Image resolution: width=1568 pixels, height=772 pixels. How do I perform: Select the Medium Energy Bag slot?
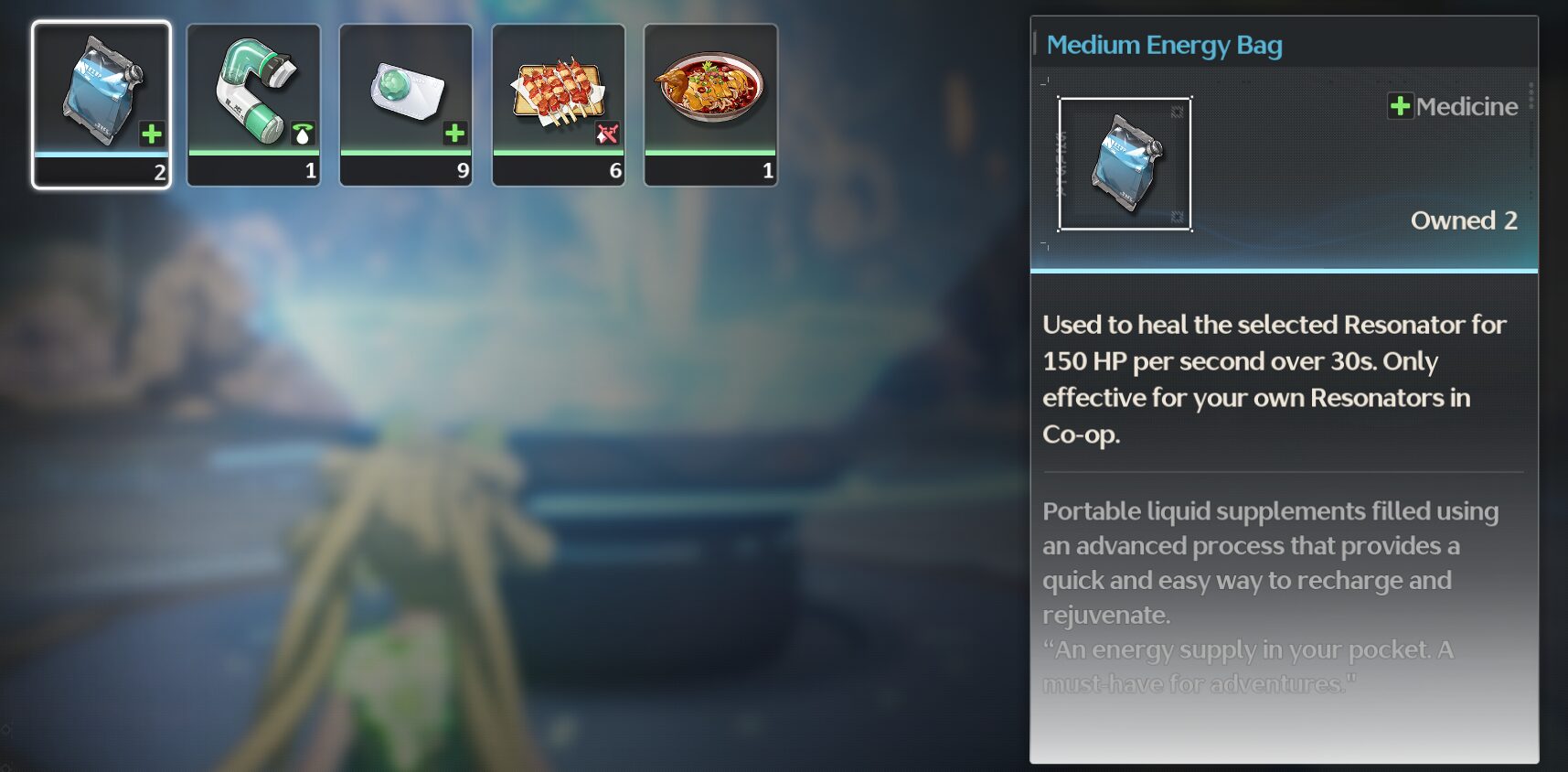[101, 104]
